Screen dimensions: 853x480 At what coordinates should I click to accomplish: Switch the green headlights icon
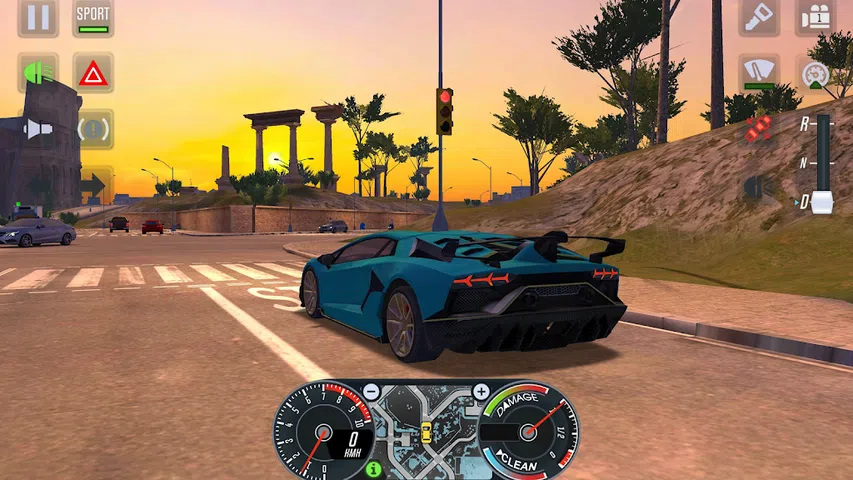(38, 73)
